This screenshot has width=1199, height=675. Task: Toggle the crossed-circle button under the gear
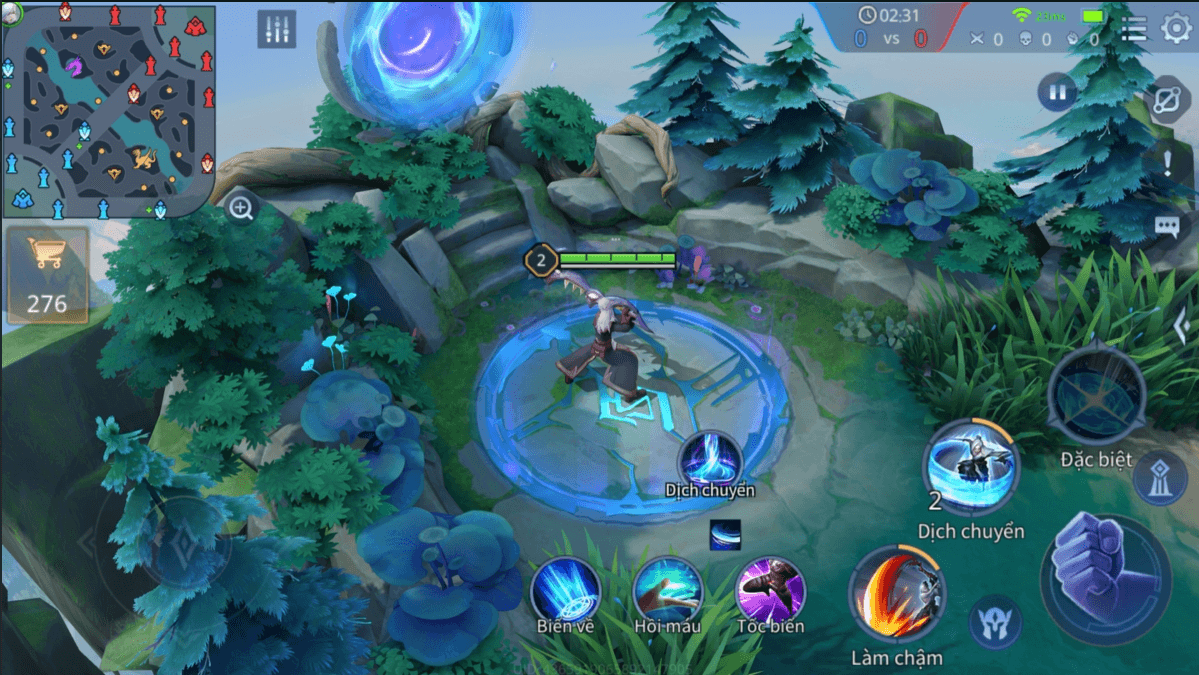coord(1168,100)
